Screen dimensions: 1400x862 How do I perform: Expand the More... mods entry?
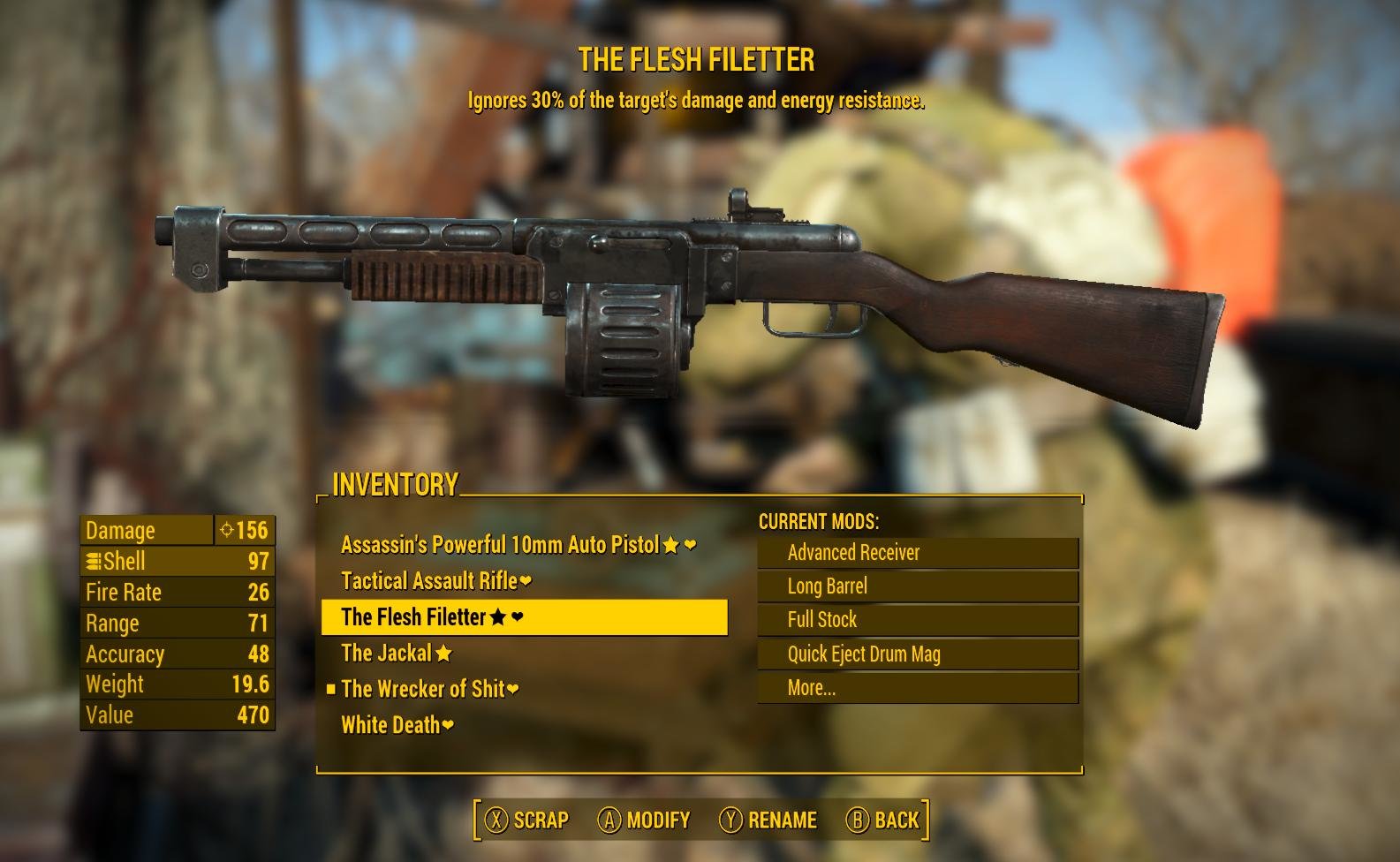(918, 688)
